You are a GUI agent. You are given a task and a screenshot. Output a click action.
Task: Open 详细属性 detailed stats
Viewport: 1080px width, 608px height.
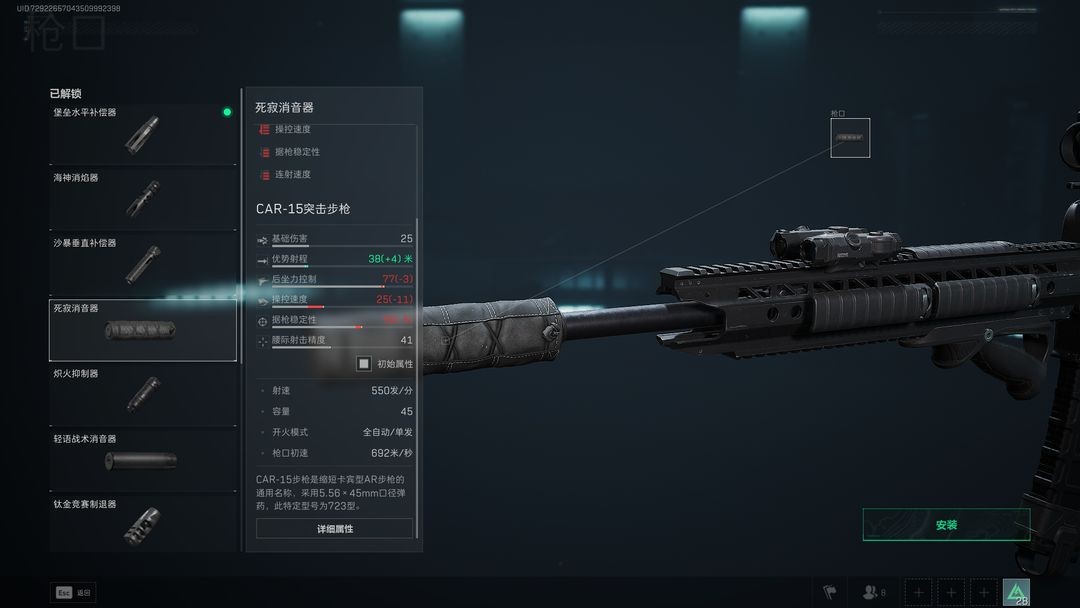click(x=334, y=528)
